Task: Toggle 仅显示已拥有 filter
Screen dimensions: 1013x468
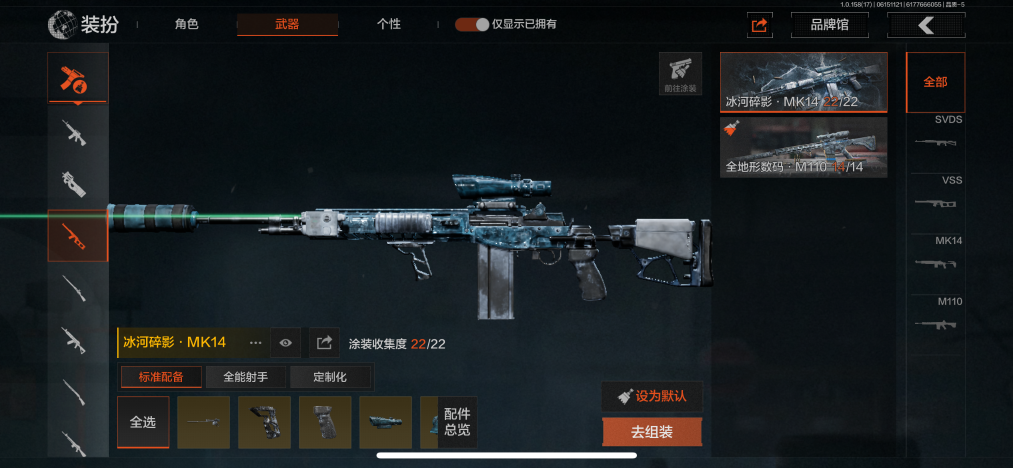Action: pos(472,24)
